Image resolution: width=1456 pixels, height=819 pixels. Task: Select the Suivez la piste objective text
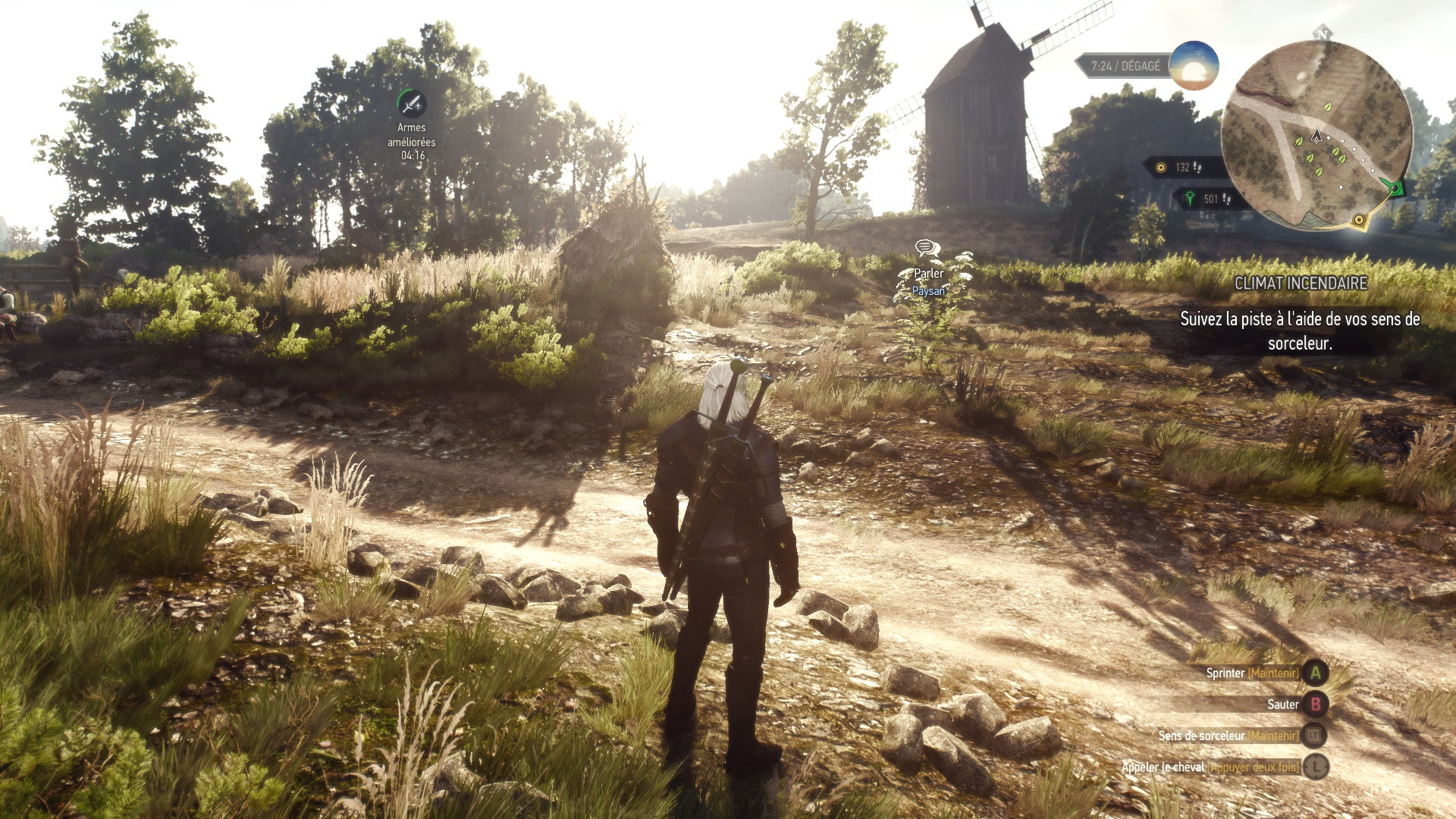click(1300, 331)
